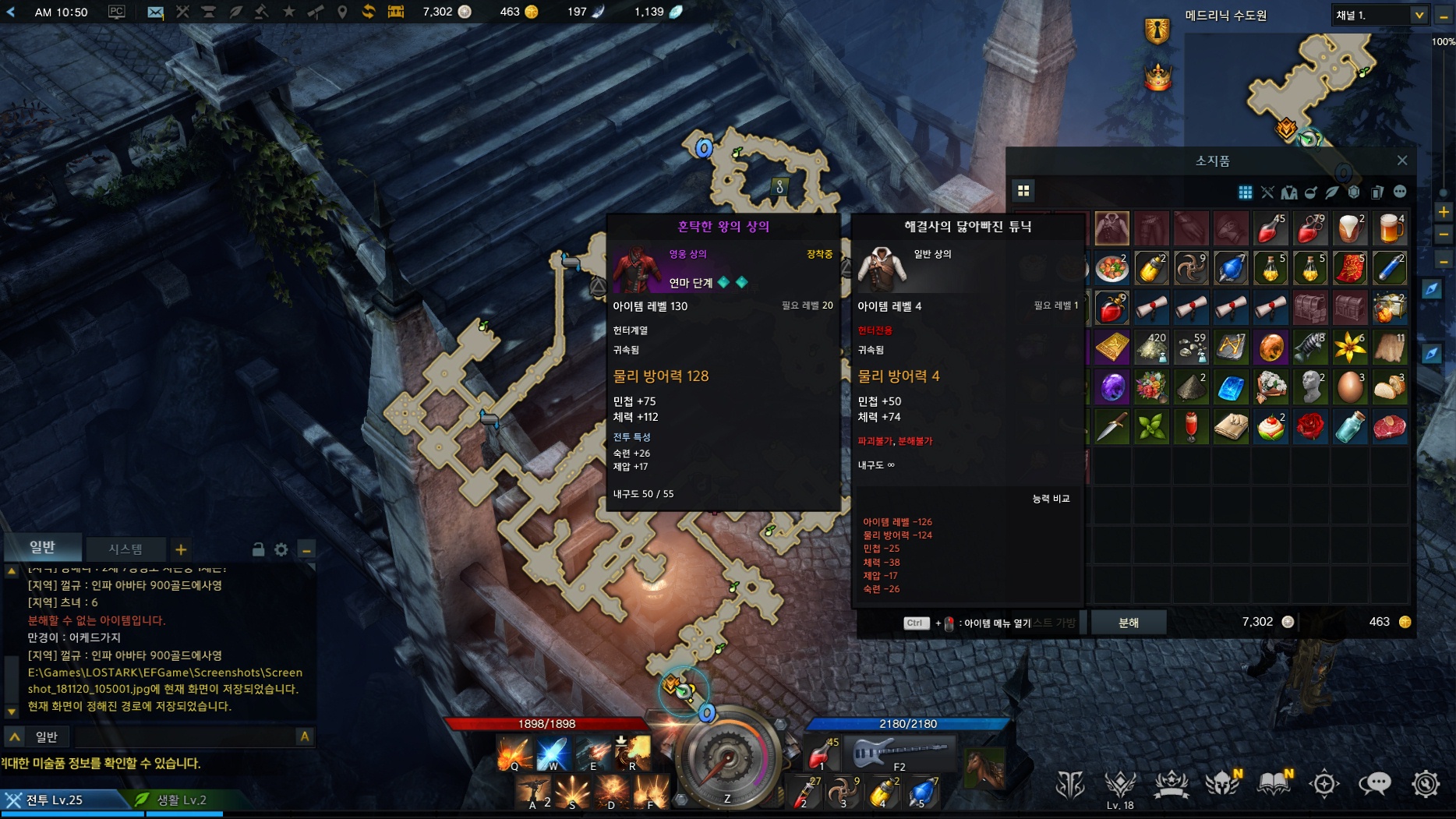Click the 분해 dismantle button
Viewport: 1456px width, 819px height.
click(1128, 622)
